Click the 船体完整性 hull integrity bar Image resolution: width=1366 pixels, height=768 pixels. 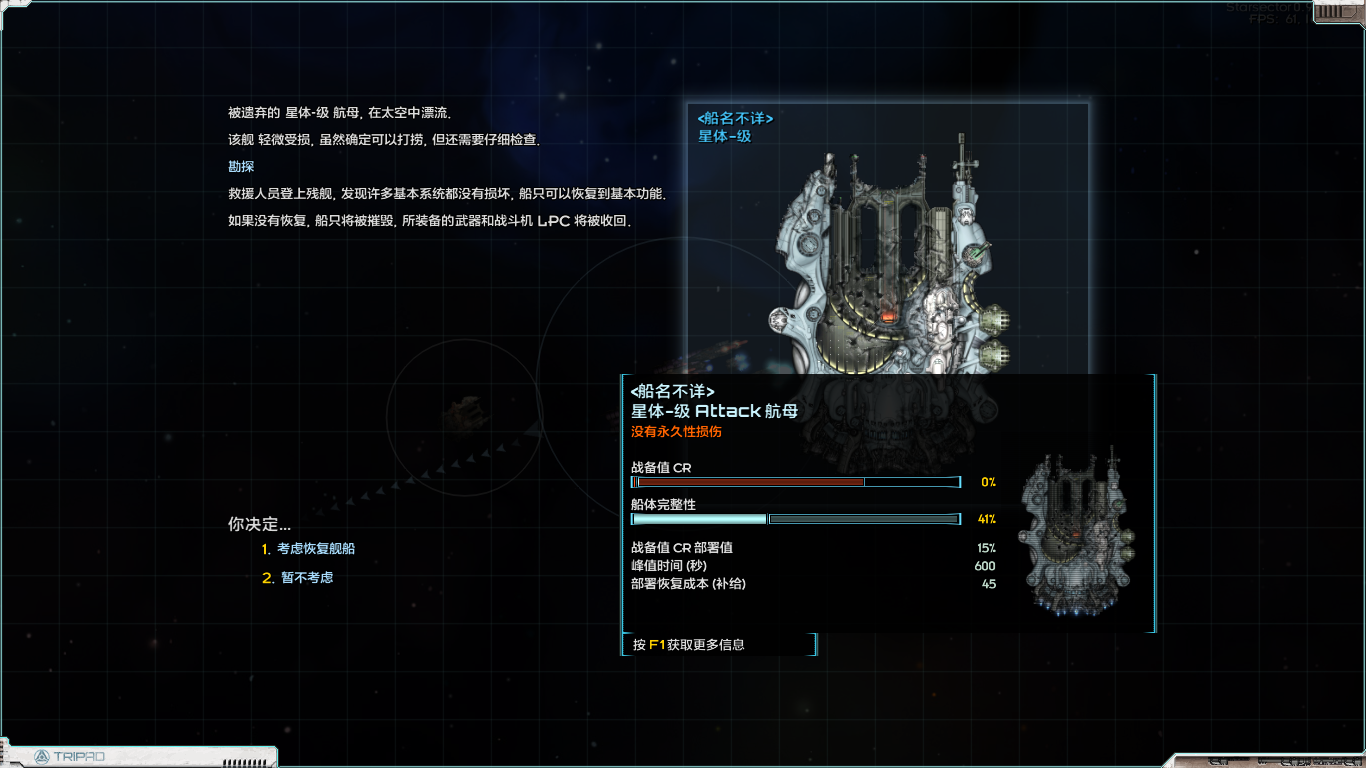coord(795,518)
